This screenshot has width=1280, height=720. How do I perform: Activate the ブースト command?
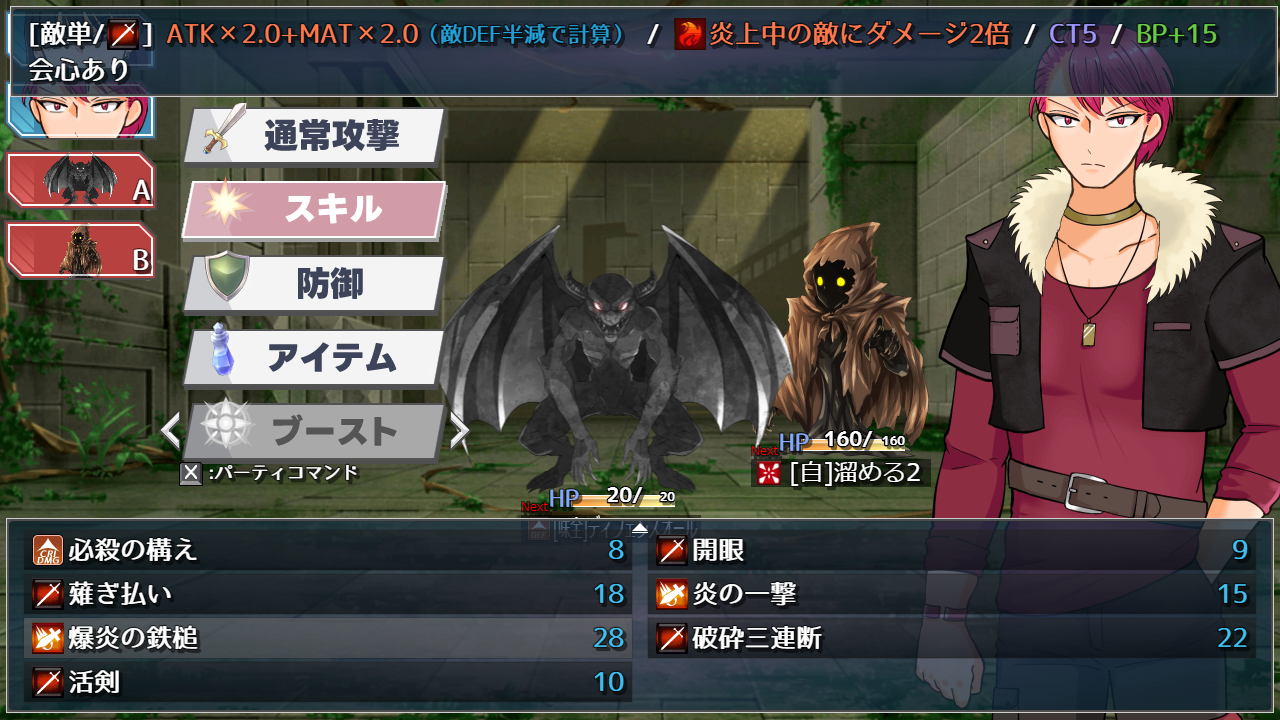click(x=315, y=431)
